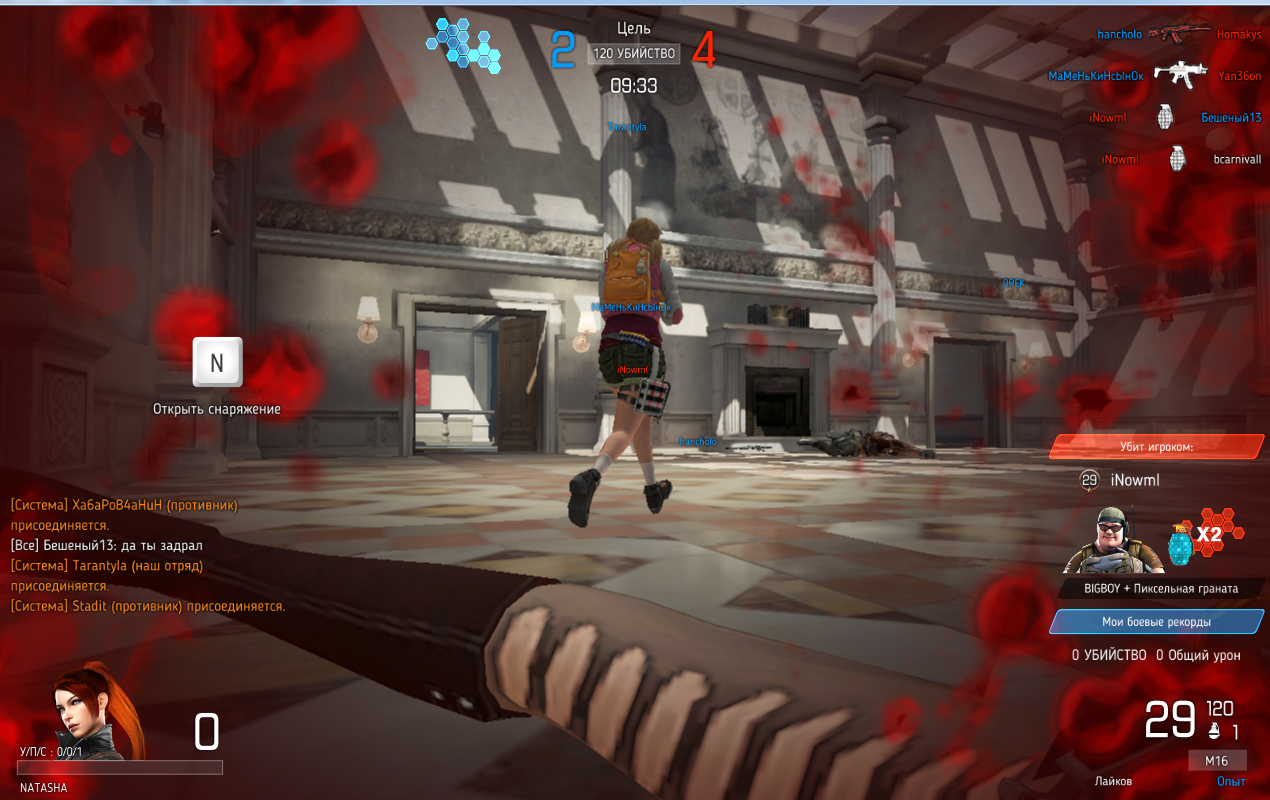The image size is (1270, 800).
Task: Select the "Лайков" label
Action: point(1113,781)
